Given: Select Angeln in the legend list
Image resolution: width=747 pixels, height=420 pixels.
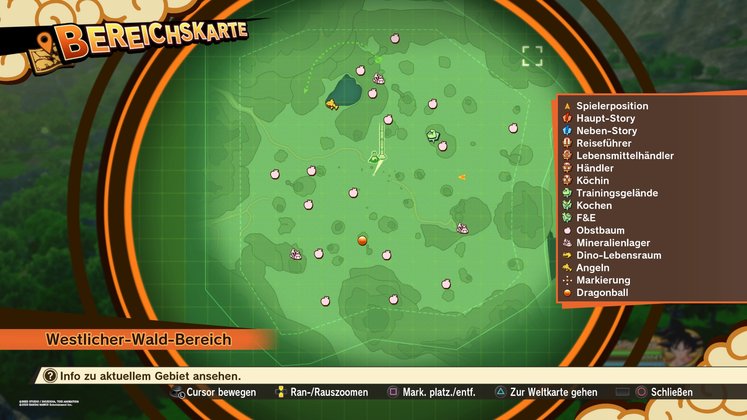Looking at the screenshot, I should 594,267.
